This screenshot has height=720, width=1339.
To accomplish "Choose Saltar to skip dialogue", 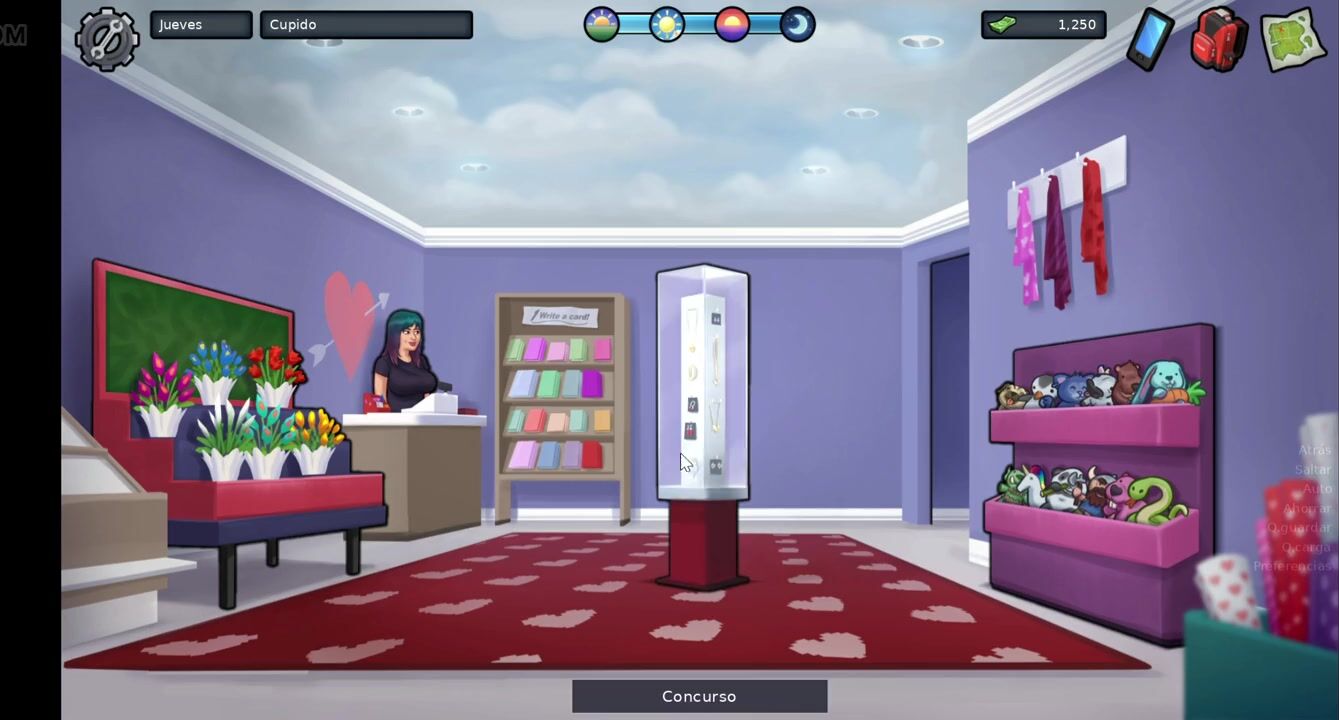I will [1312, 469].
